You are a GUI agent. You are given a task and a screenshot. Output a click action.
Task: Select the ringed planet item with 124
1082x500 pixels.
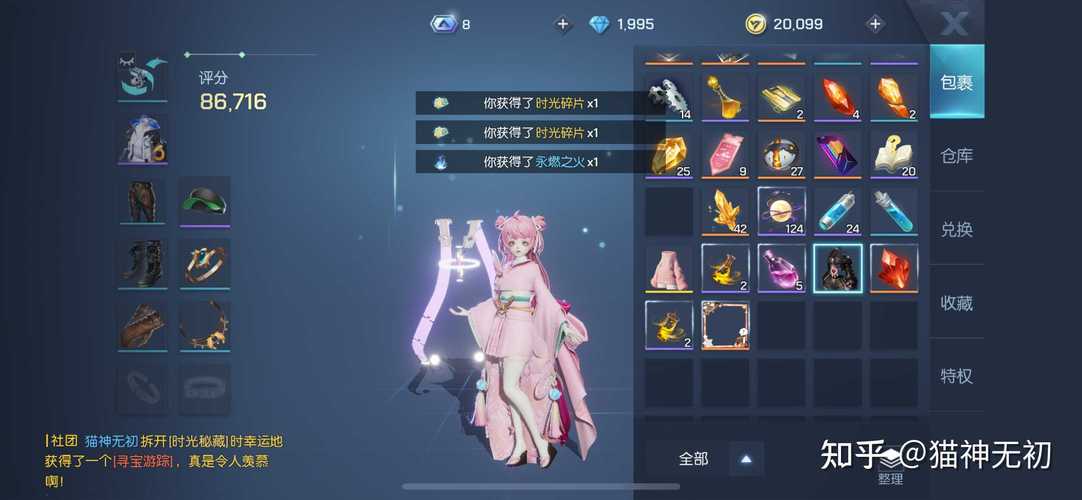(x=781, y=210)
